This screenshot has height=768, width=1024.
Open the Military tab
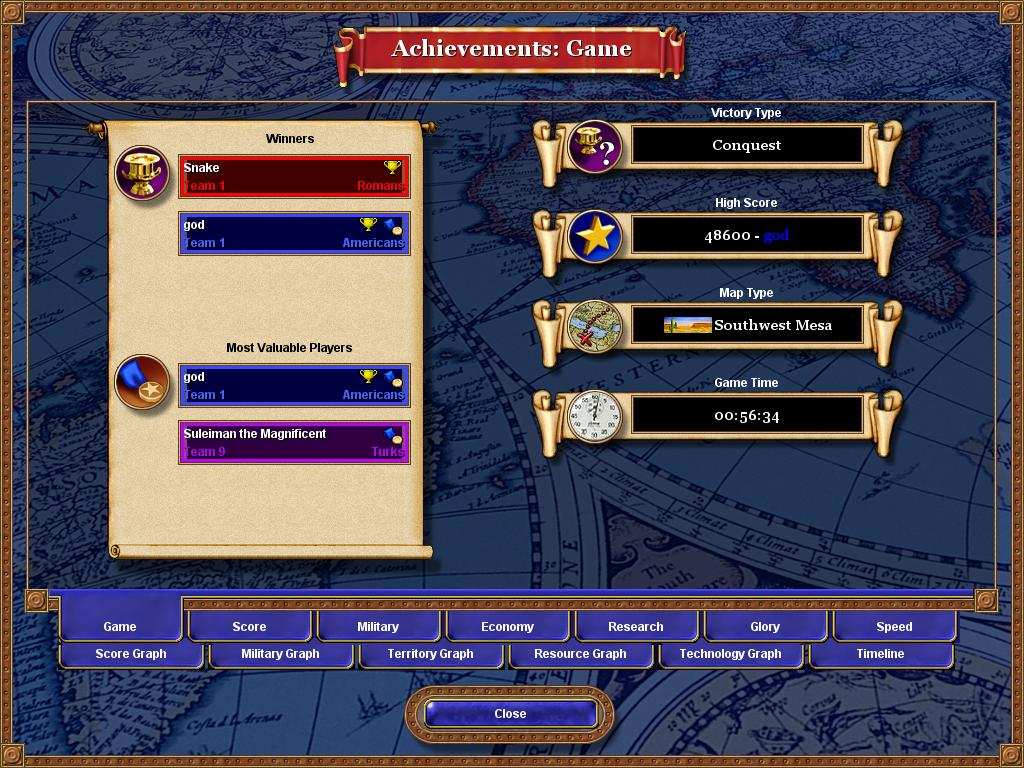coord(378,627)
